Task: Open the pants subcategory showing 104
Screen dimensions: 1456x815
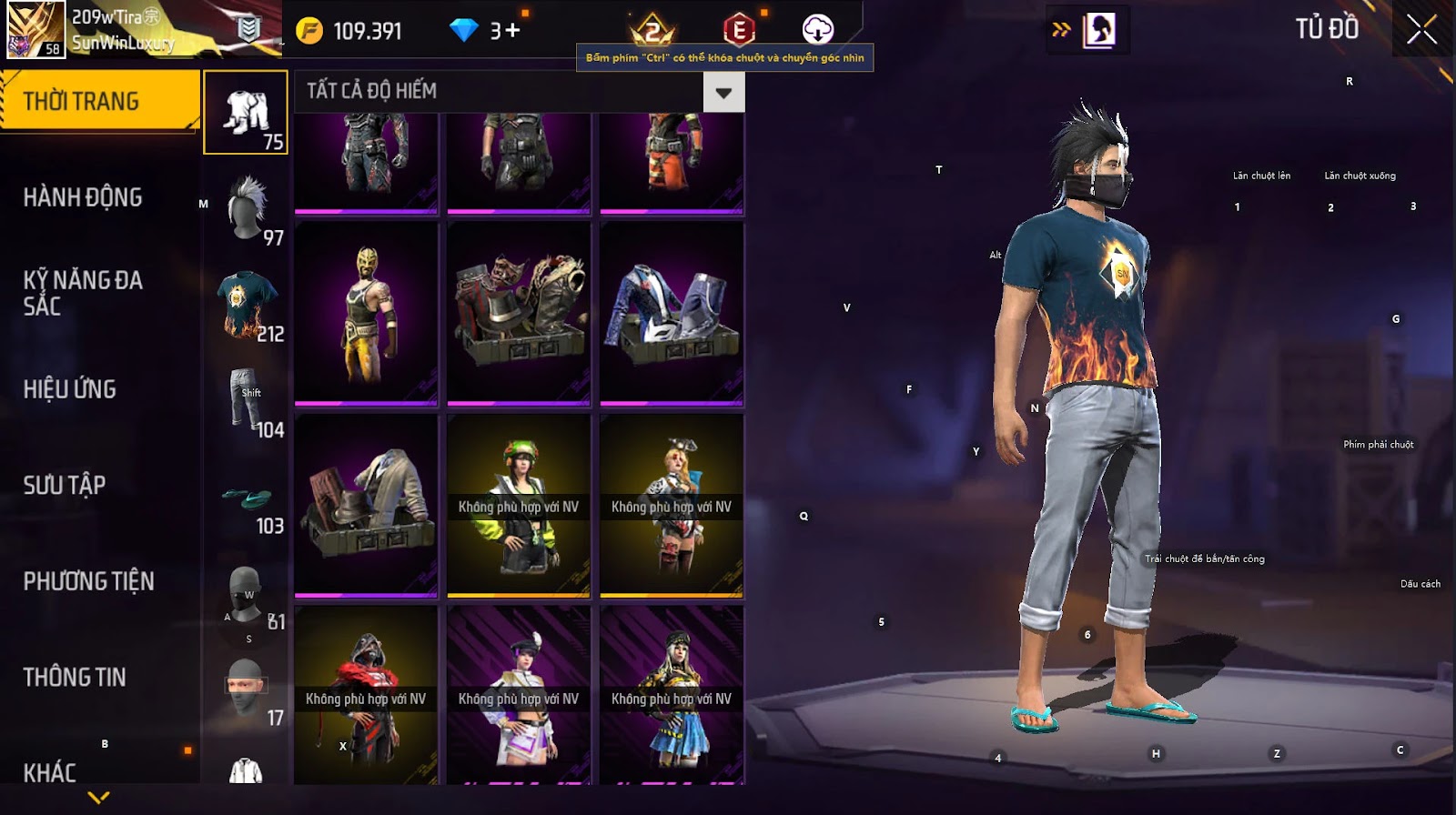Action: tap(246, 400)
